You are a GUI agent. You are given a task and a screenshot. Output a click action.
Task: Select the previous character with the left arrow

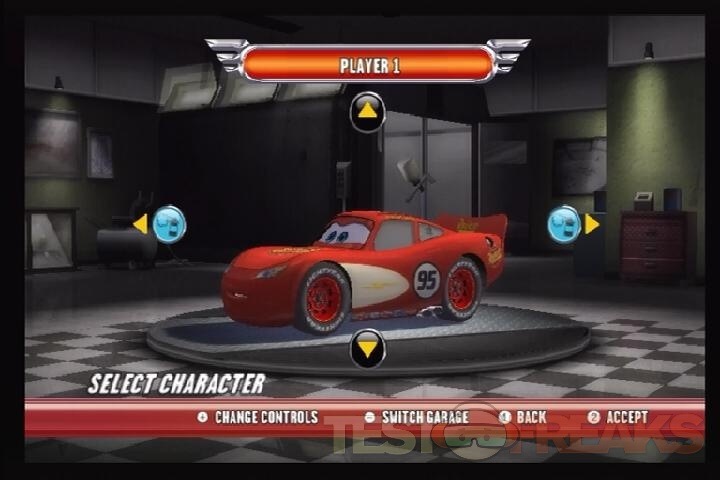[x=141, y=224]
